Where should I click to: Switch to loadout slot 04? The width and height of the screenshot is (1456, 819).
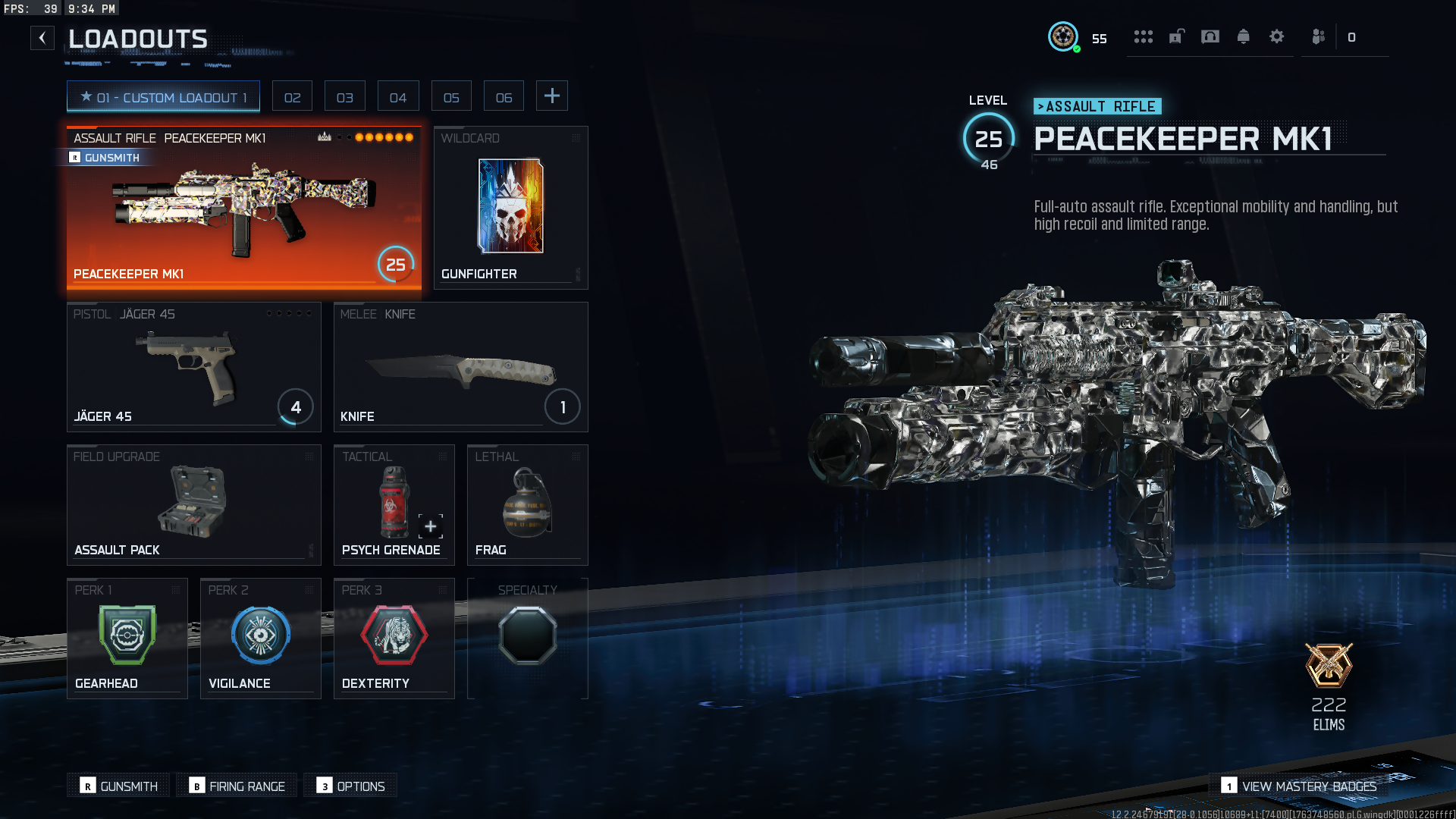click(398, 97)
